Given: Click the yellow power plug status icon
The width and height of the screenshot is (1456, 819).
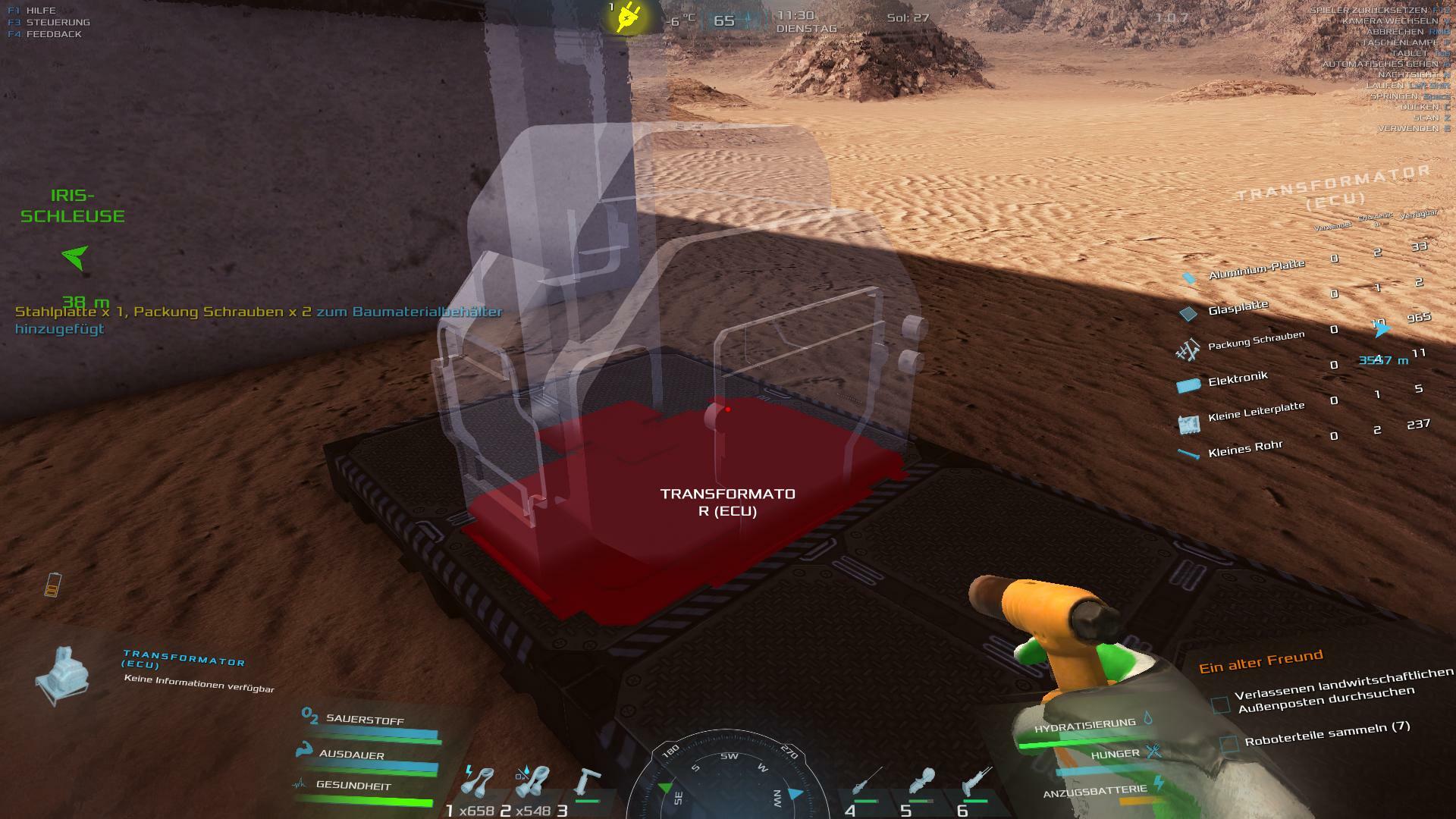Looking at the screenshot, I should tap(626, 17).
